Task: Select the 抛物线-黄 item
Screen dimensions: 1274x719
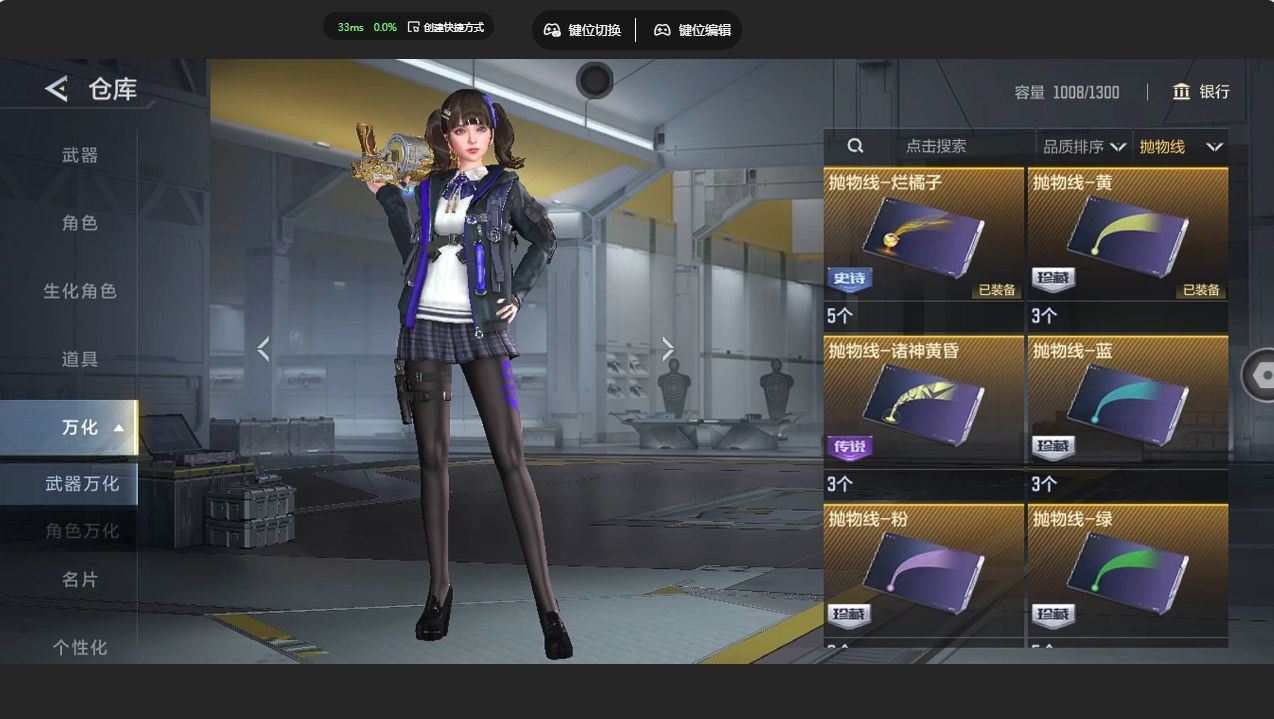Action: coord(1127,236)
